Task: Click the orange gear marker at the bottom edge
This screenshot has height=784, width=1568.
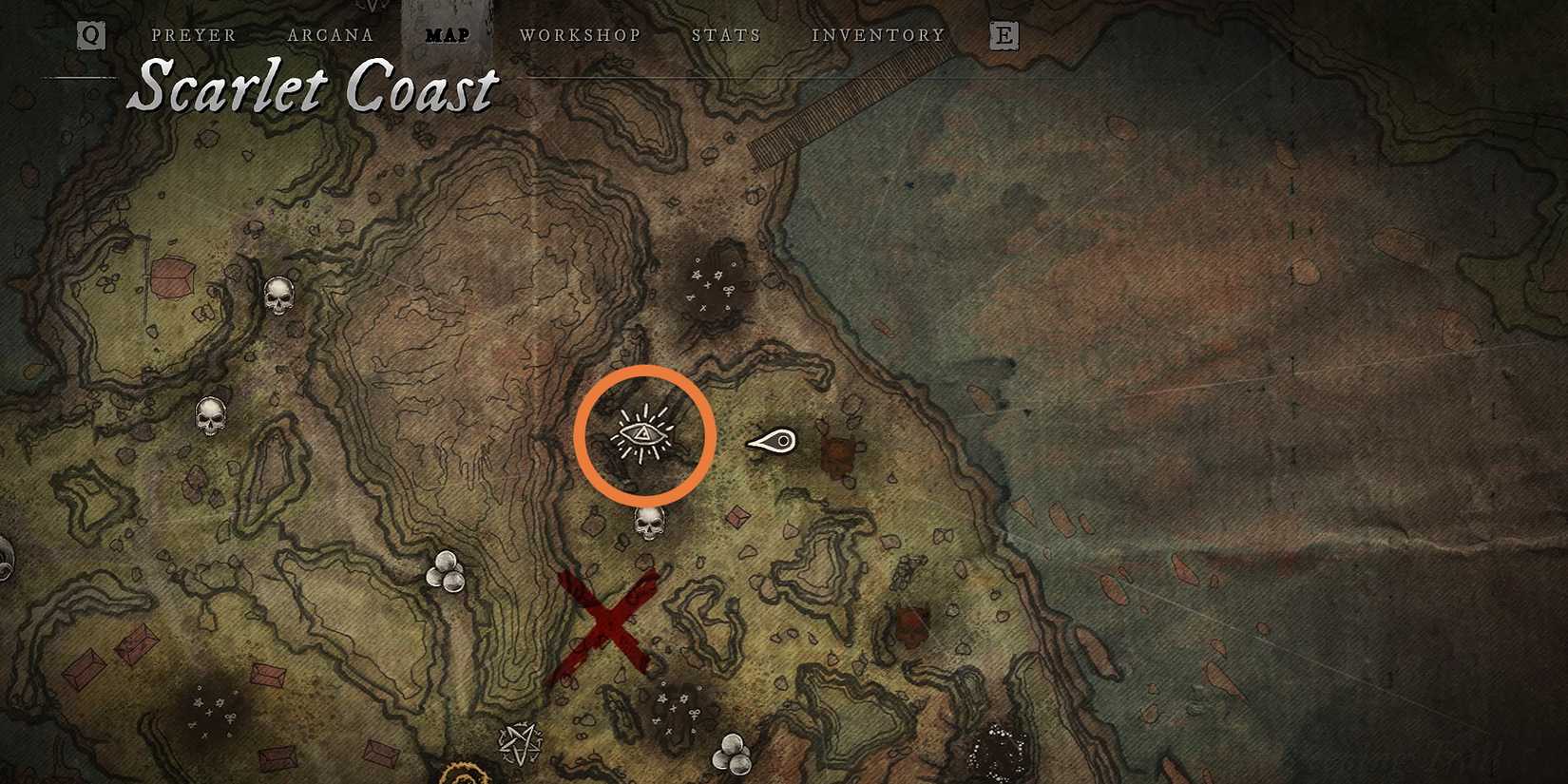Action: (x=464, y=777)
